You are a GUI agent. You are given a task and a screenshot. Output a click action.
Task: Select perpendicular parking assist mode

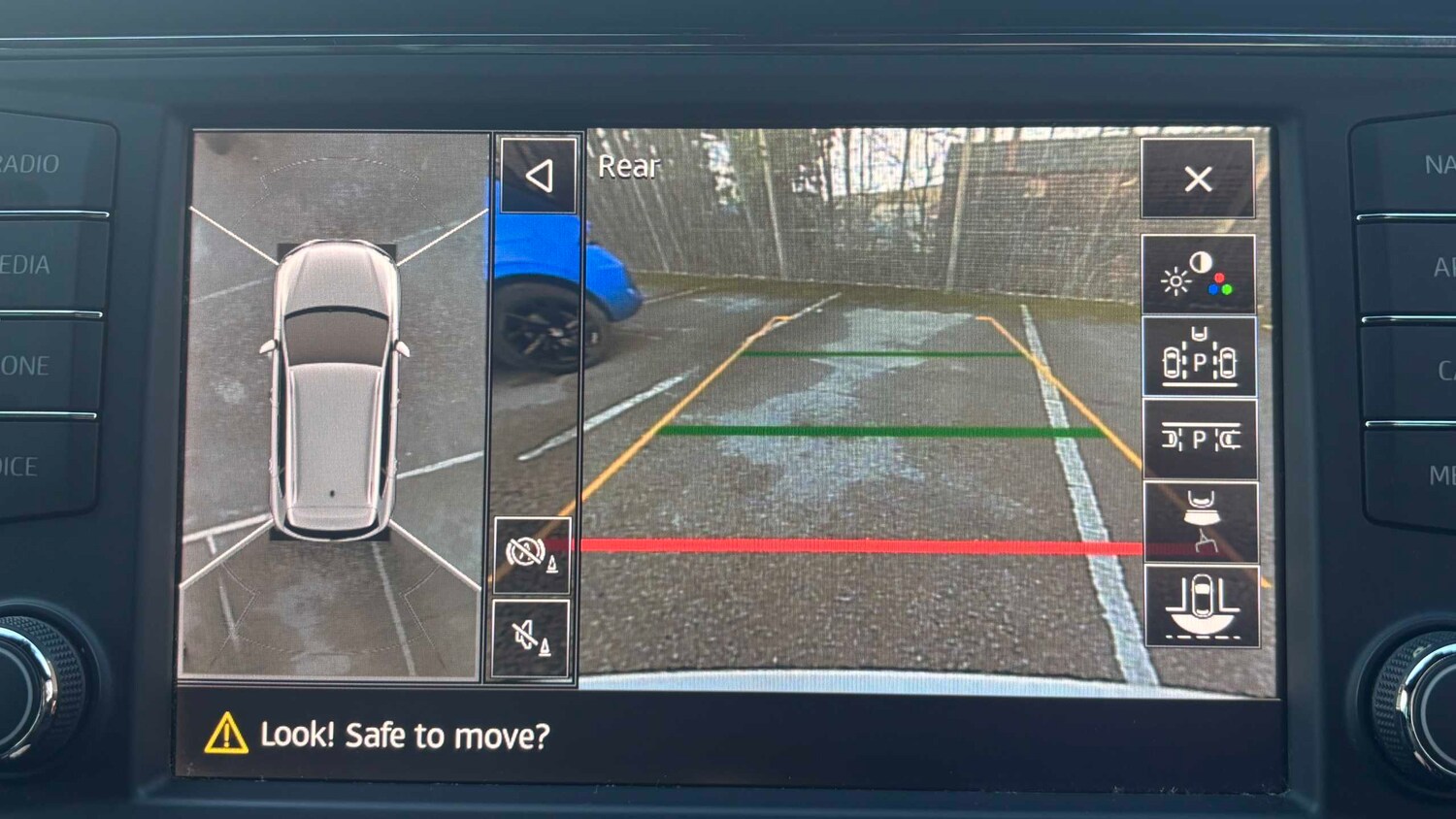point(1201,357)
